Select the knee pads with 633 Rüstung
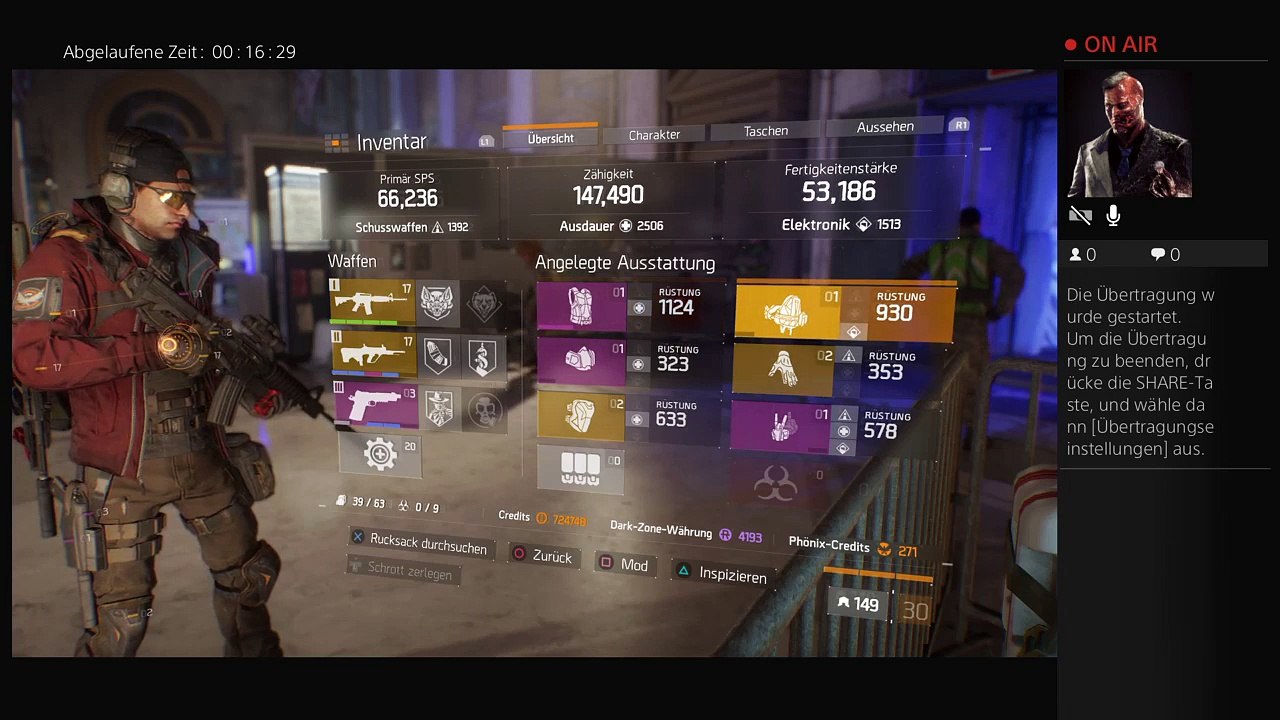The width and height of the screenshot is (1280, 720). (581, 416)
